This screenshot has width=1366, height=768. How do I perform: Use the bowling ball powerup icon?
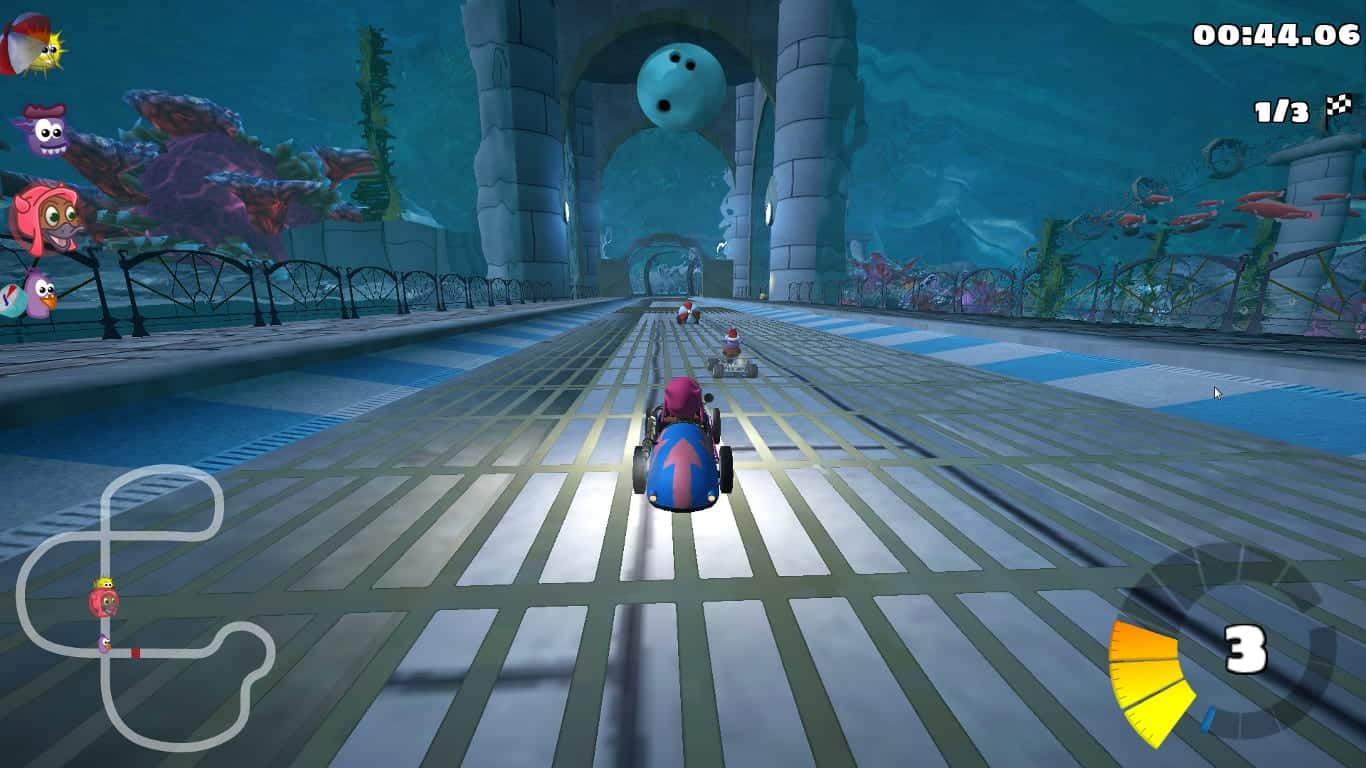point(681,87)
